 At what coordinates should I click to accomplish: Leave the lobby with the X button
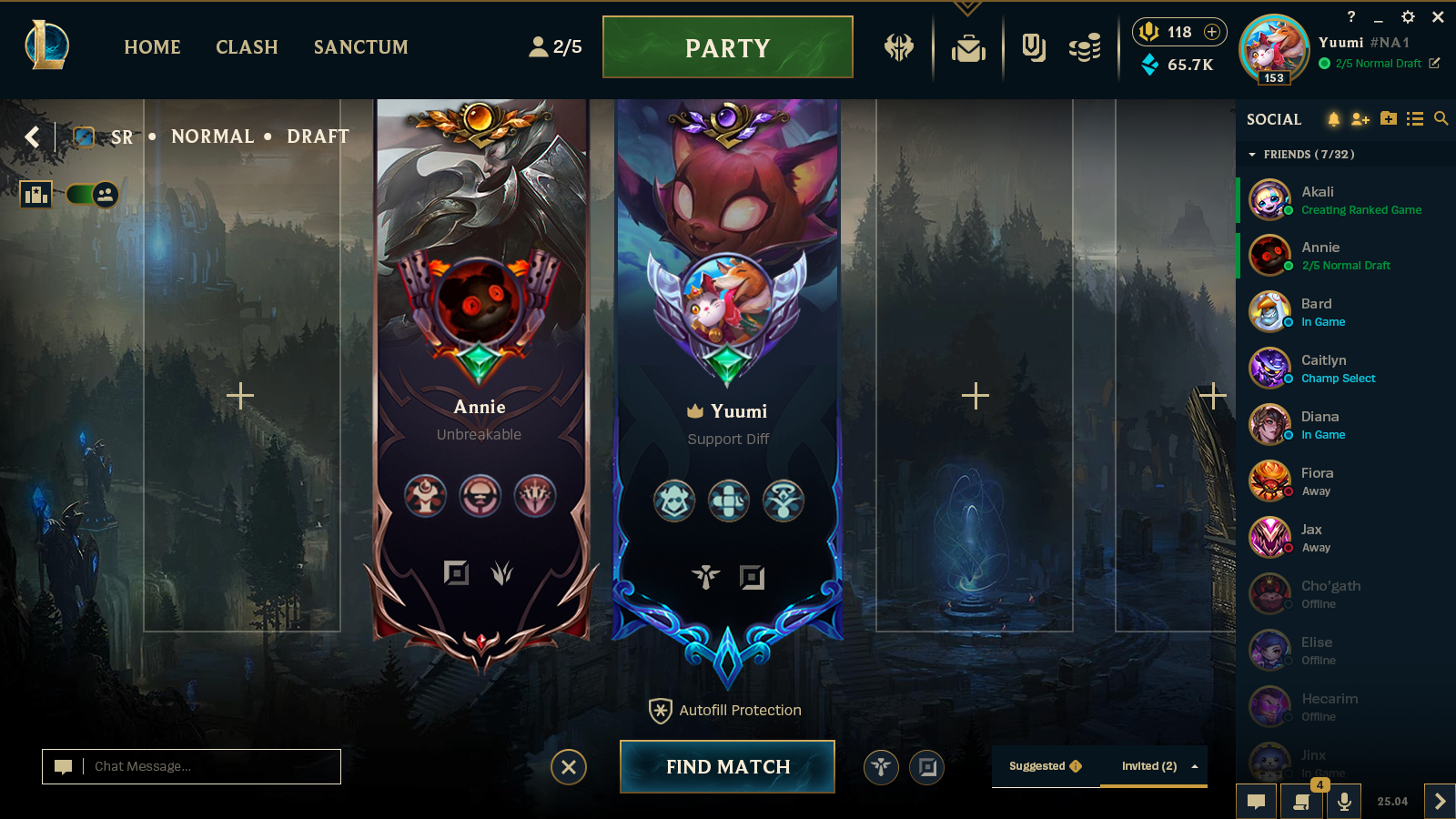pos(569,767)
